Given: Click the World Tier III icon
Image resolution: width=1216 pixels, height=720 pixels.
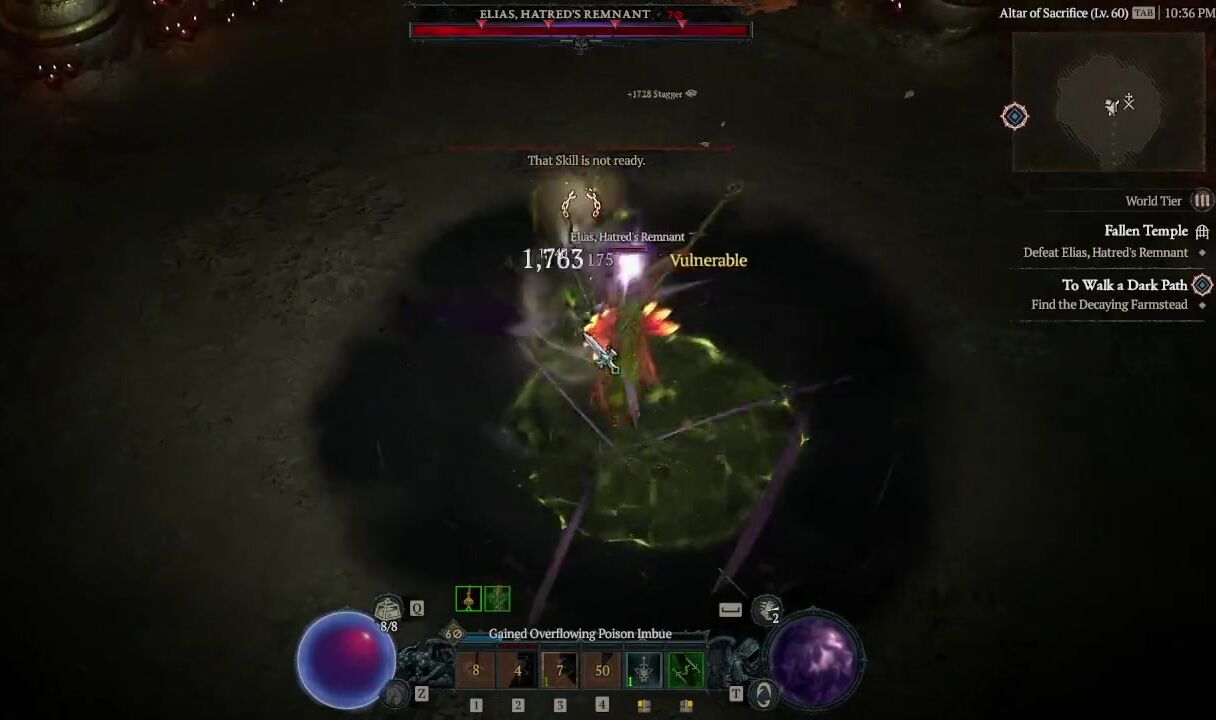Looking at the screenshot, I should coord(1202,201).
